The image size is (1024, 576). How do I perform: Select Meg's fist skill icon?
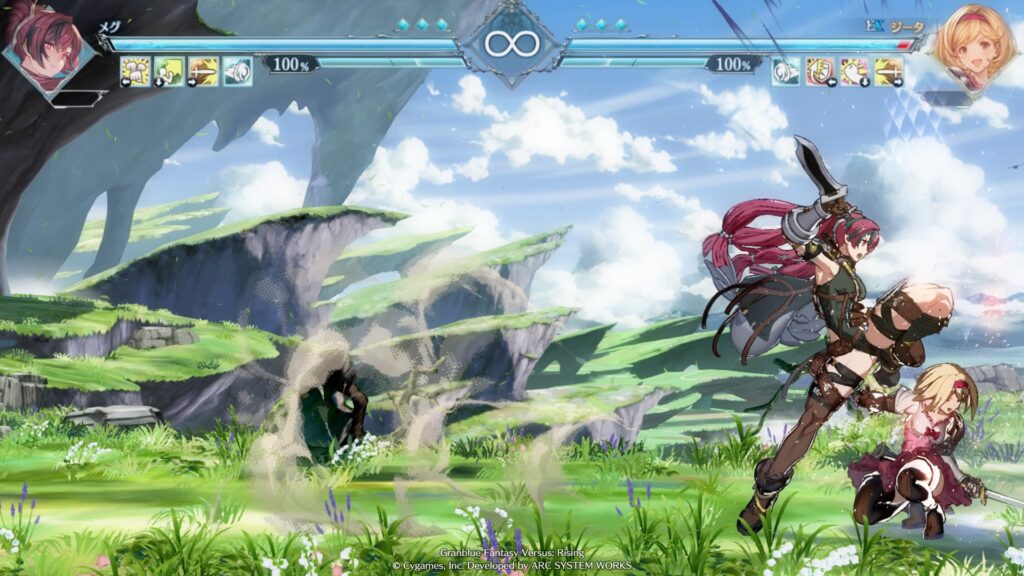click(x=135, y=71)
